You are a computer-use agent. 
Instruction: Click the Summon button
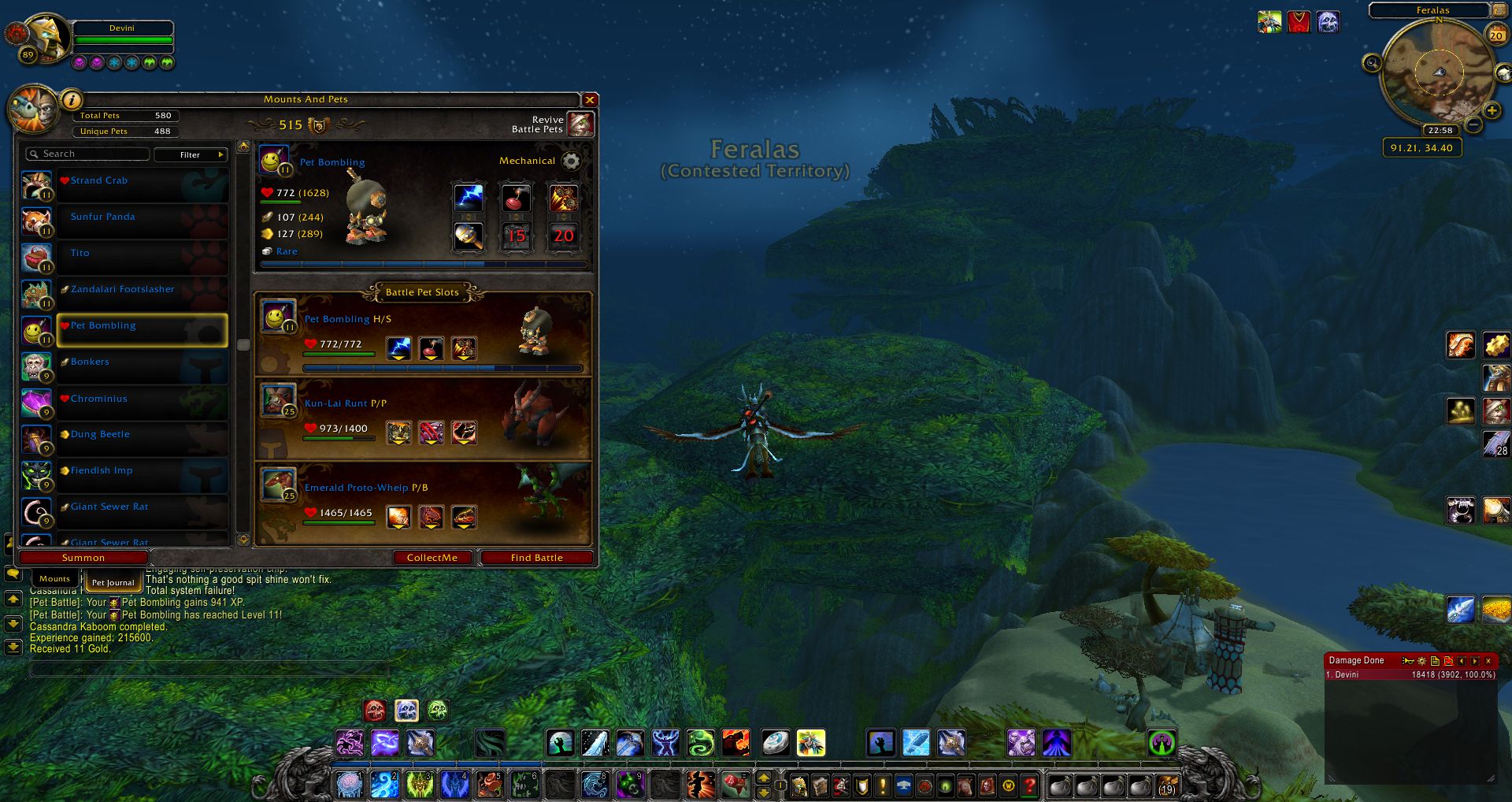(83, 558)
